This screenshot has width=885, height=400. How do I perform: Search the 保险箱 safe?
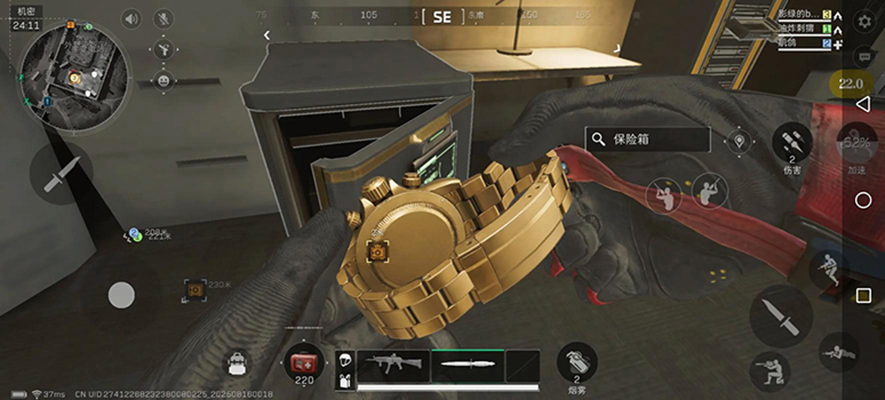point(648,140)
